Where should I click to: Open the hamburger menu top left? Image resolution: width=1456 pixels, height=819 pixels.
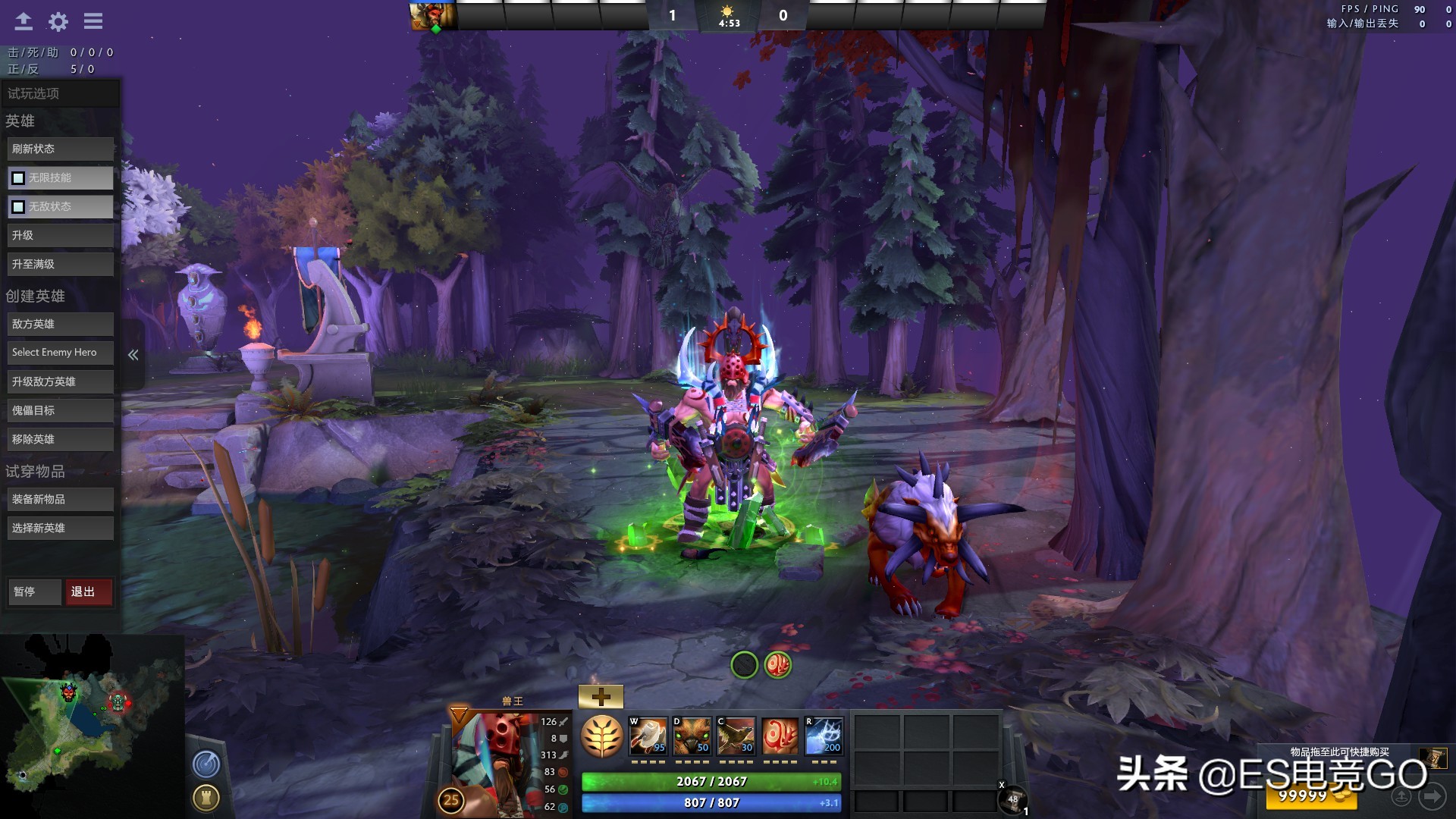point(93,21)
